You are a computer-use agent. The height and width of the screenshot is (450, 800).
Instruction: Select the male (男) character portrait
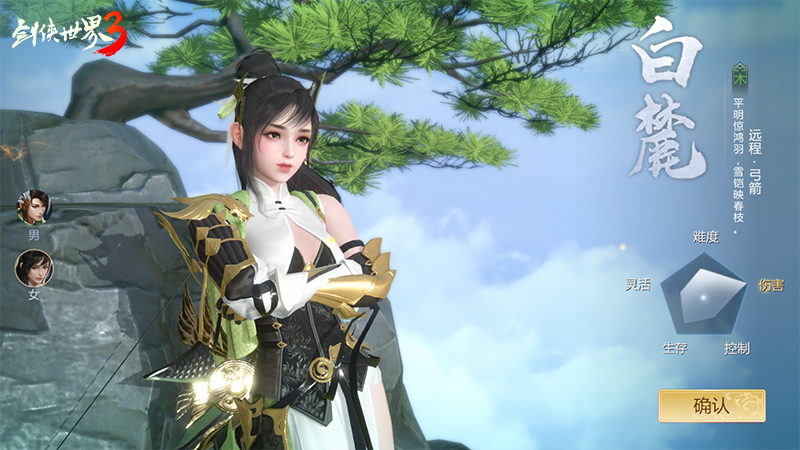point(34,208)
